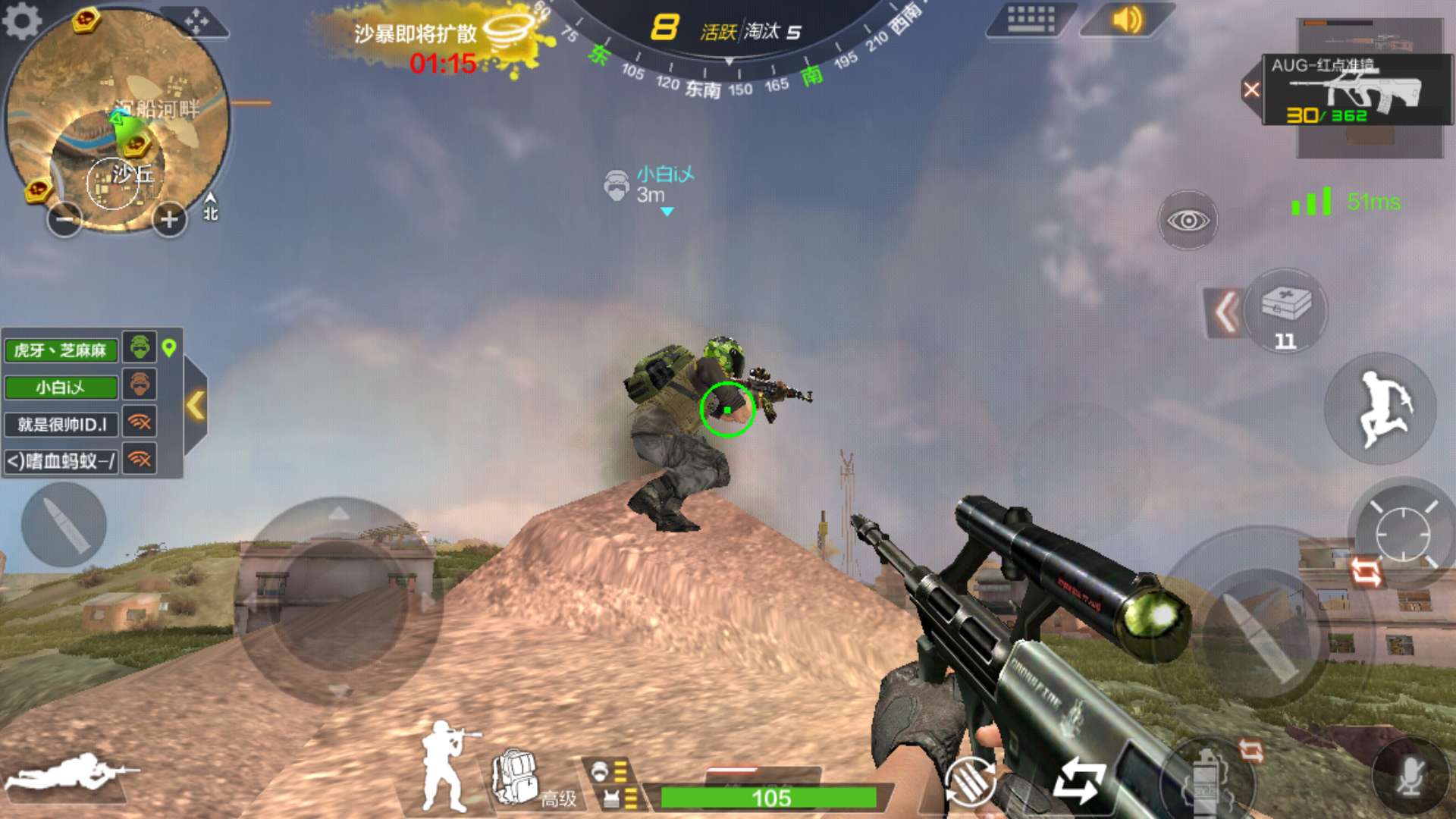This screenshot has height=819, width=1456.
Task: Select teammate 小白i乂 in squad list
Action: (x=61, y=388)
